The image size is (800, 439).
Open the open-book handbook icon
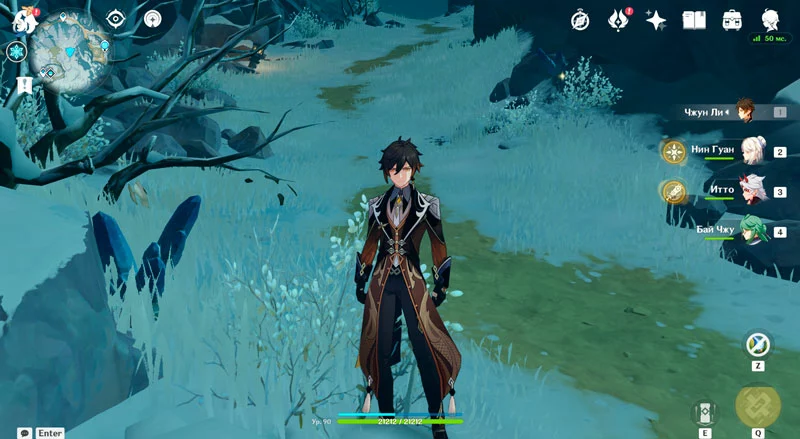tap(694, 19)
